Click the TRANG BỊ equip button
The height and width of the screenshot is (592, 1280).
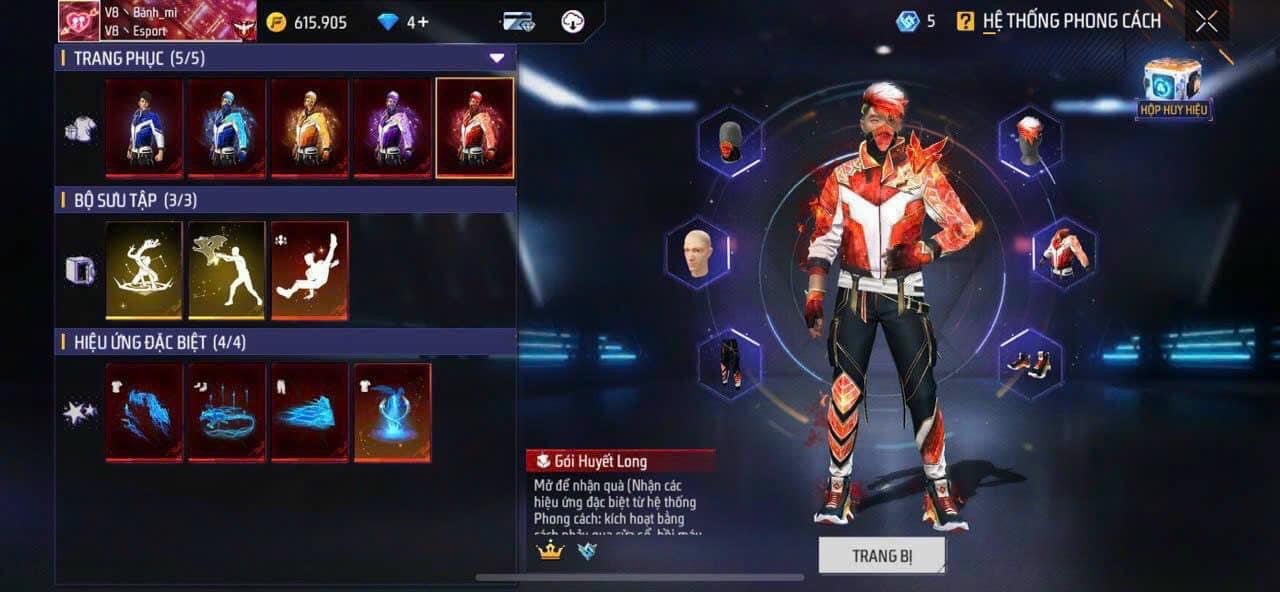pyautogui.click(x=881, y=556)
